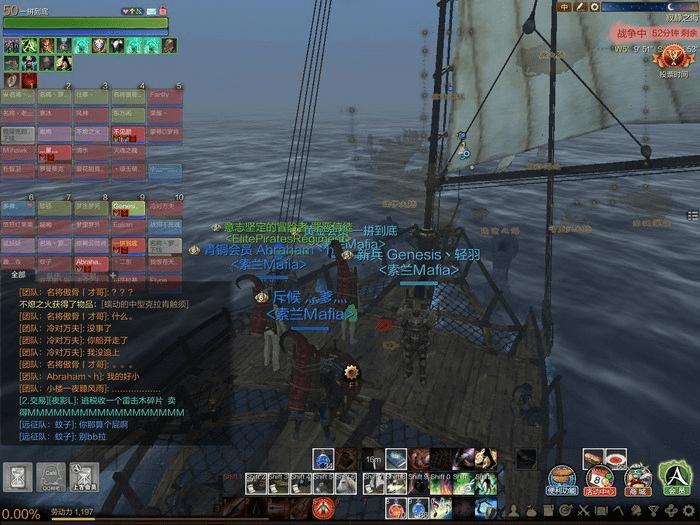Toggle the 中 button beside the minimap
The height and width of the screenshot is (525, 700).
[x=565, y=7]
